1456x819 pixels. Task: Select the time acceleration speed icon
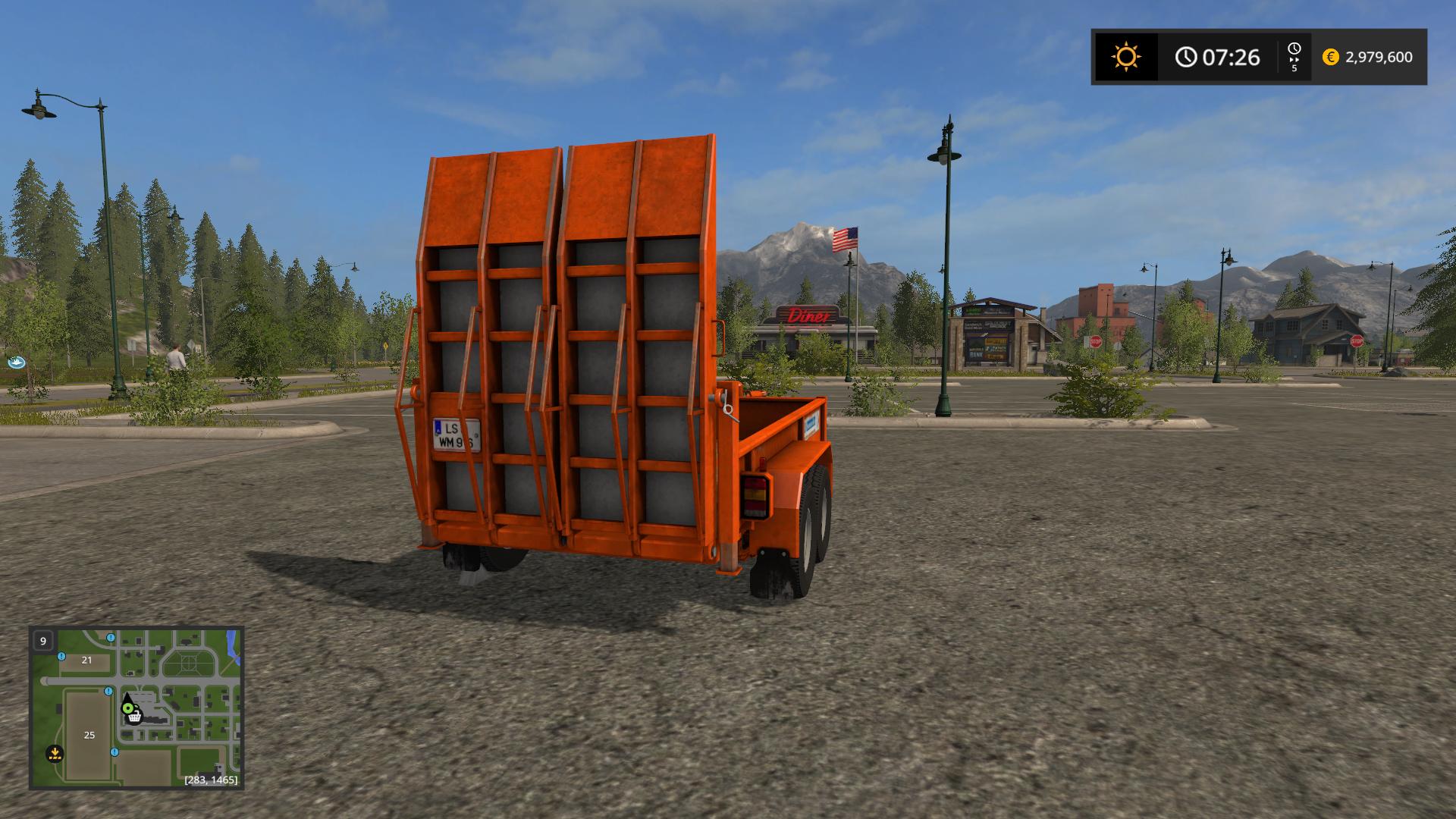tap(1294, 57)
